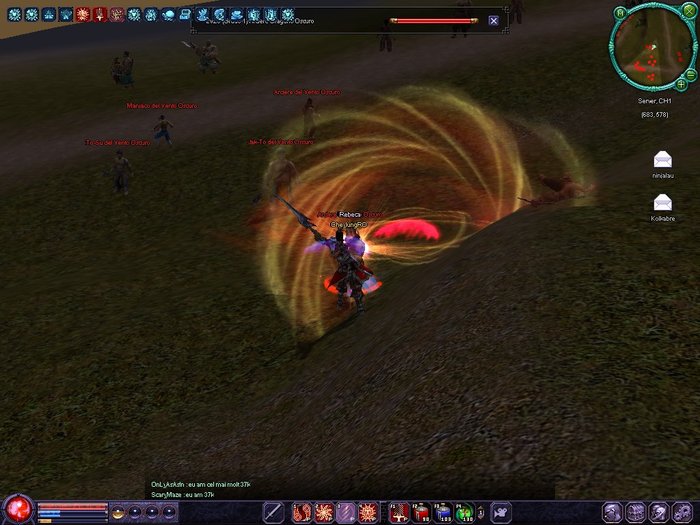Click the circular minimap

pyautogui.click(x=652, y=49)
